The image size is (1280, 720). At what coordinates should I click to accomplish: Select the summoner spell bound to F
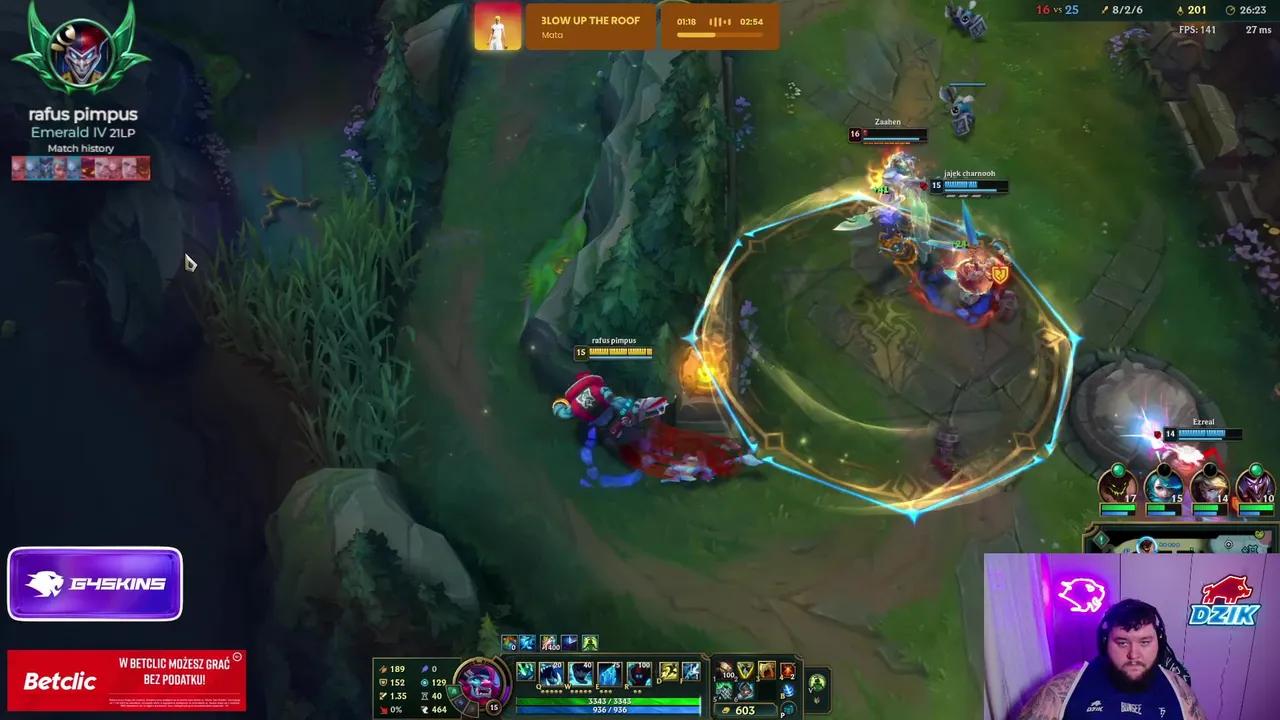(x=691, y=671)
